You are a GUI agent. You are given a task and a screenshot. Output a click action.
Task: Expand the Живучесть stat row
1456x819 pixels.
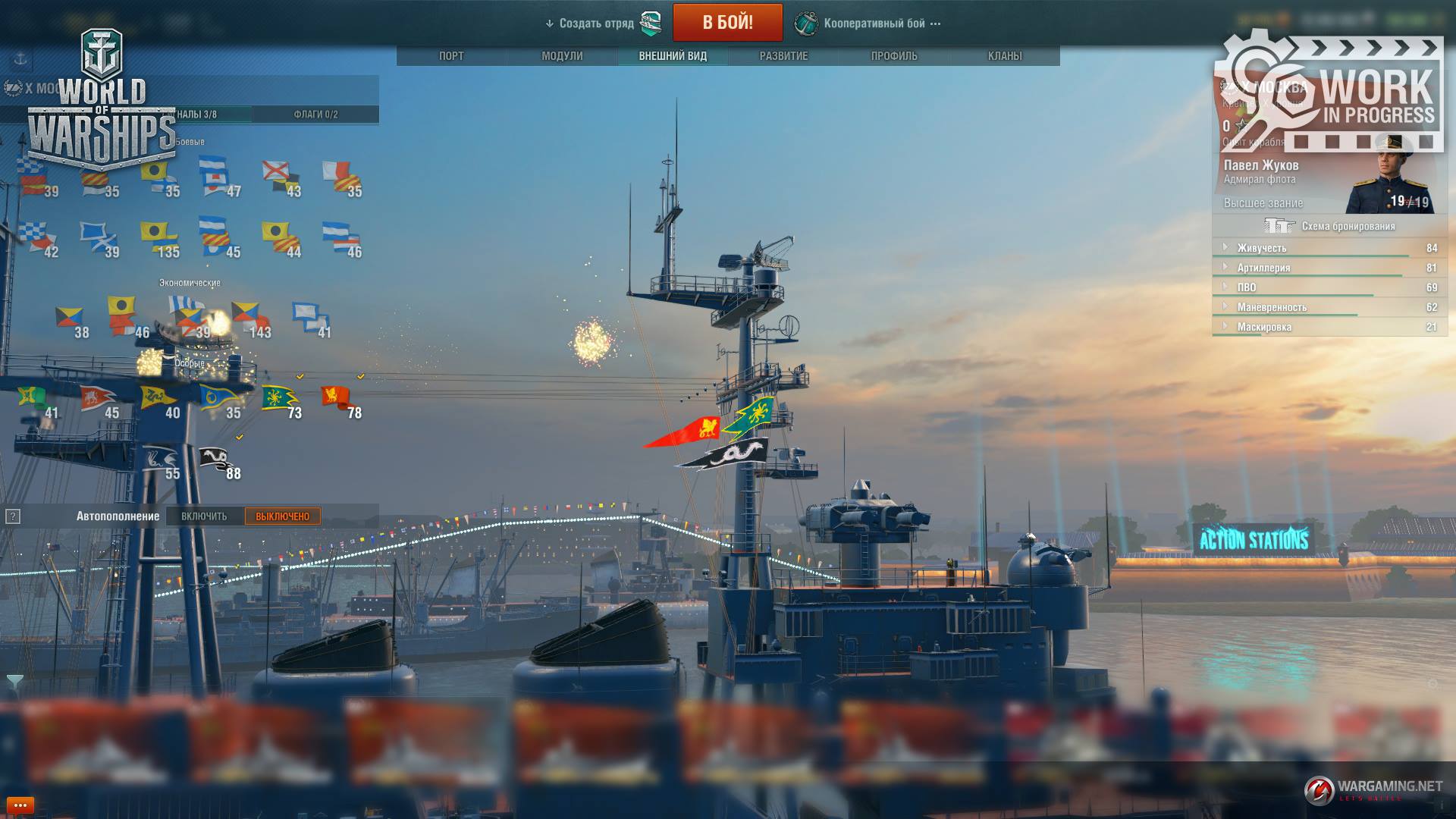click(1262, 248)
